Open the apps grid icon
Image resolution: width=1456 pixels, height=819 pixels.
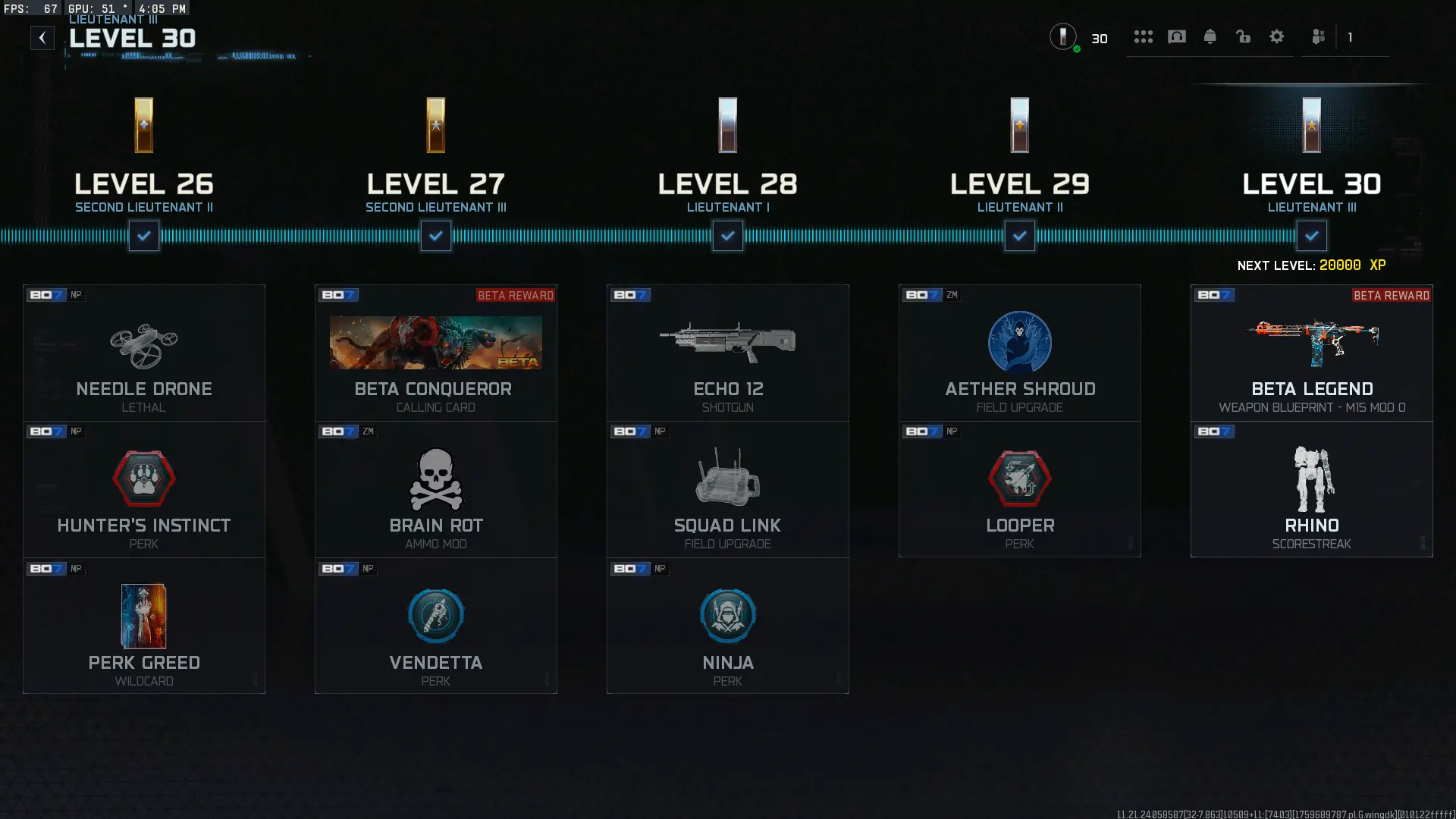point(1144,36)
